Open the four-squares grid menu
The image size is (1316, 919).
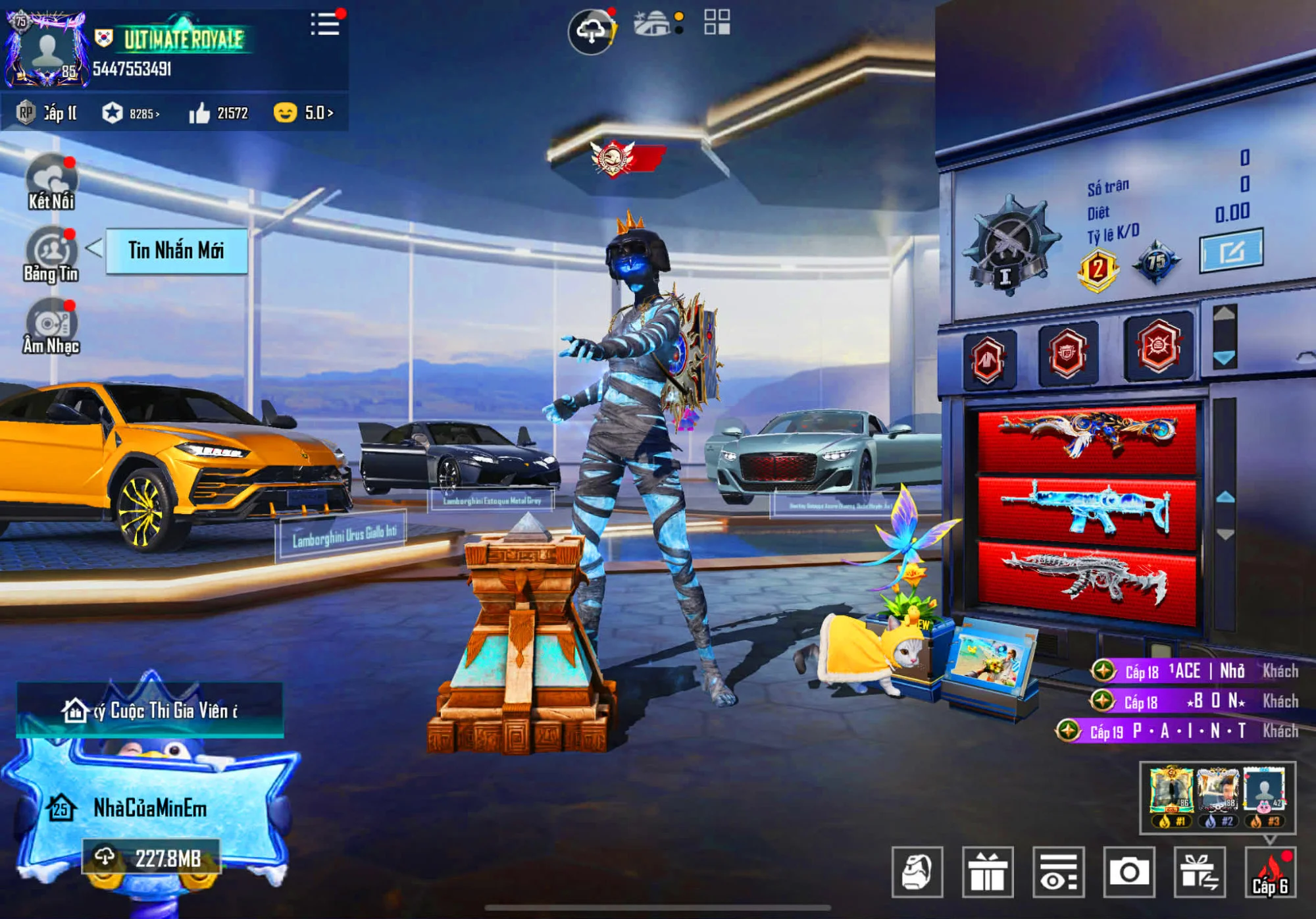[717, 22]
